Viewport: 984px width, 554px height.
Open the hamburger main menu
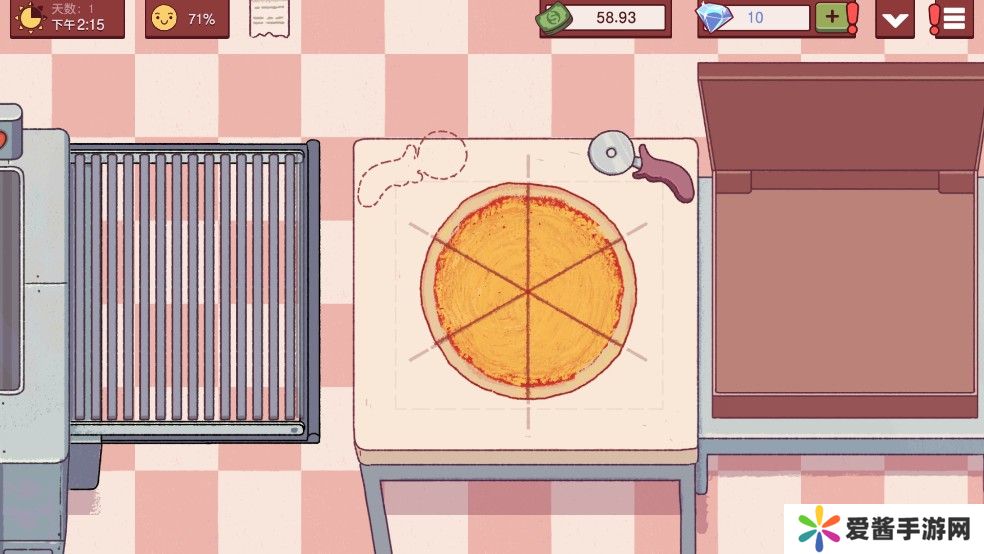coord(951,18)
